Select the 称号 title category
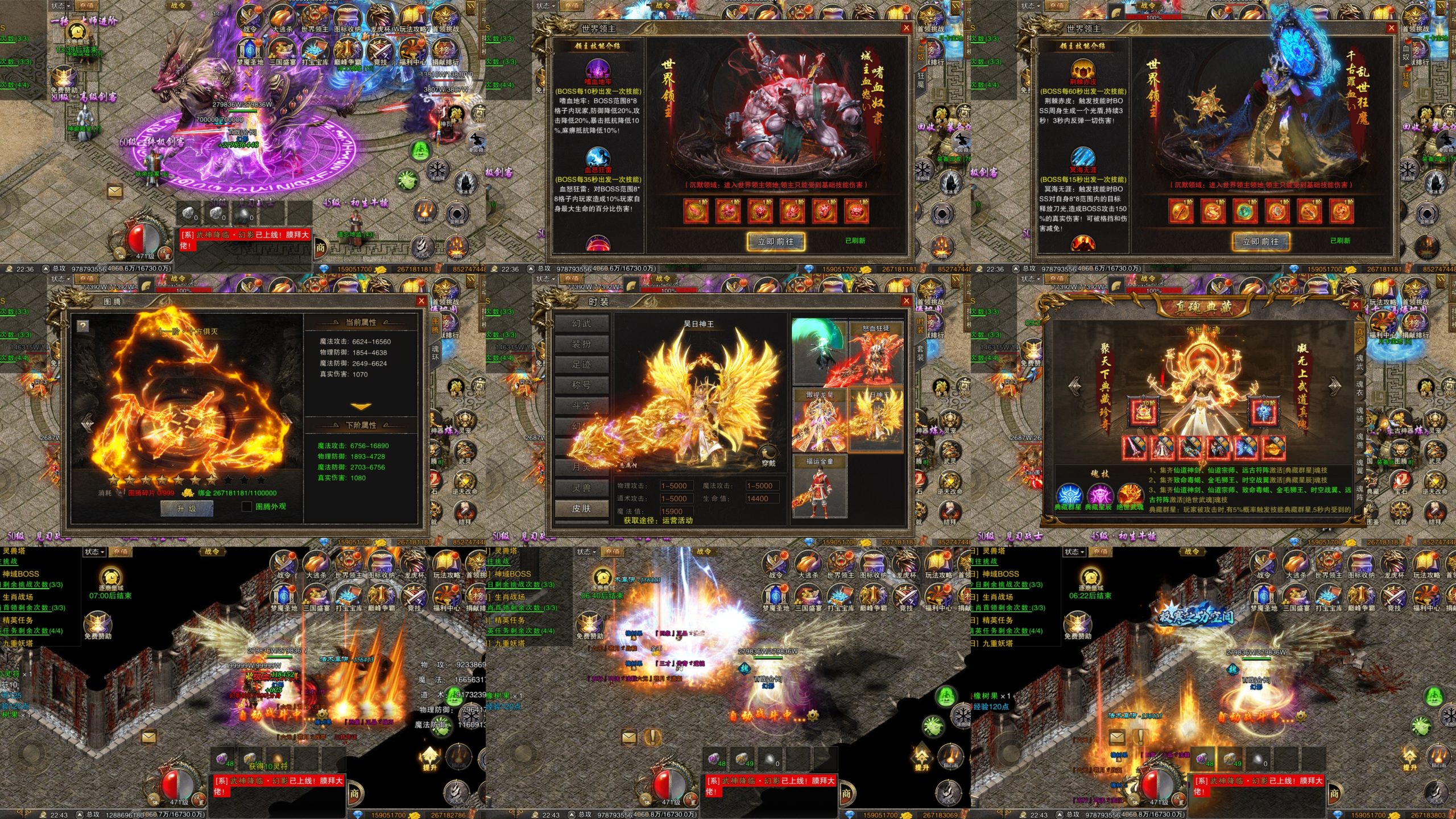 (581, 385)
